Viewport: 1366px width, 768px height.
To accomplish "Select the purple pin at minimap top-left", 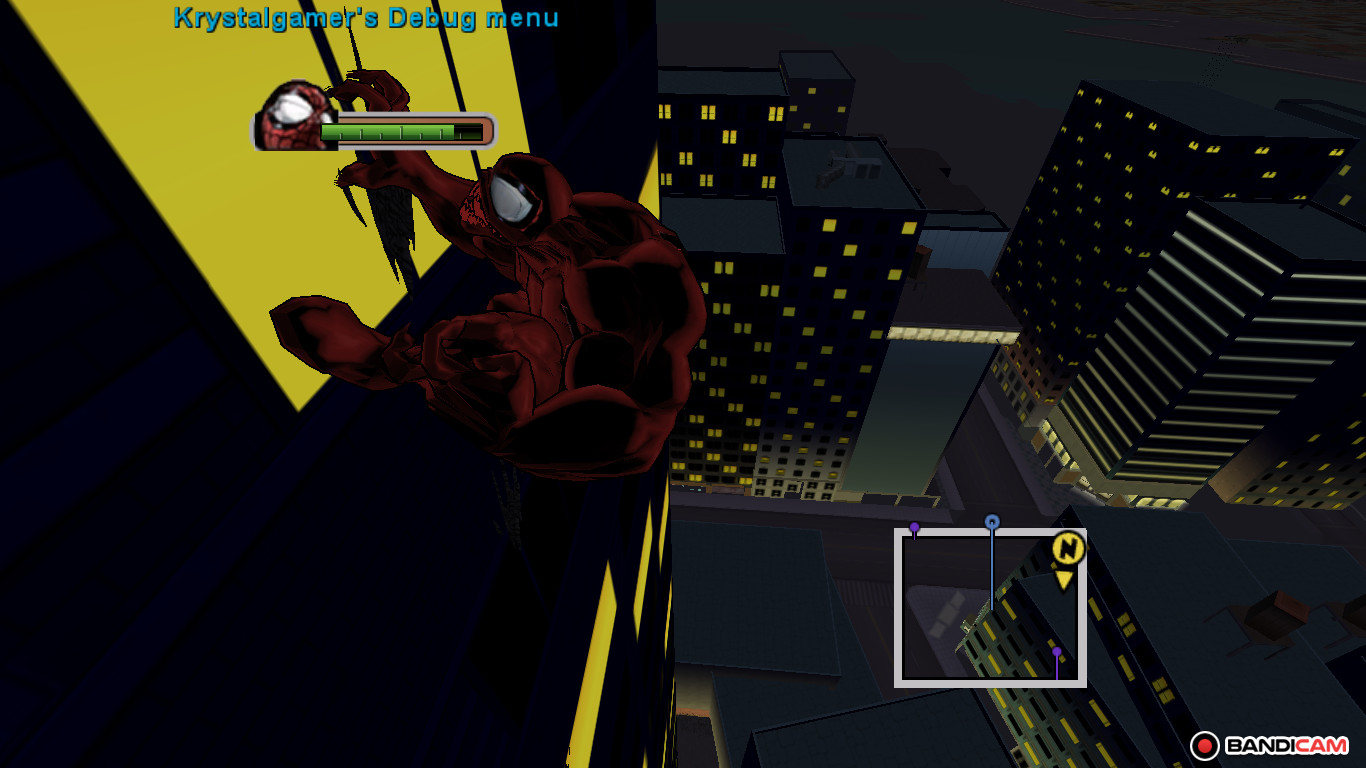I will pos(915,526).
